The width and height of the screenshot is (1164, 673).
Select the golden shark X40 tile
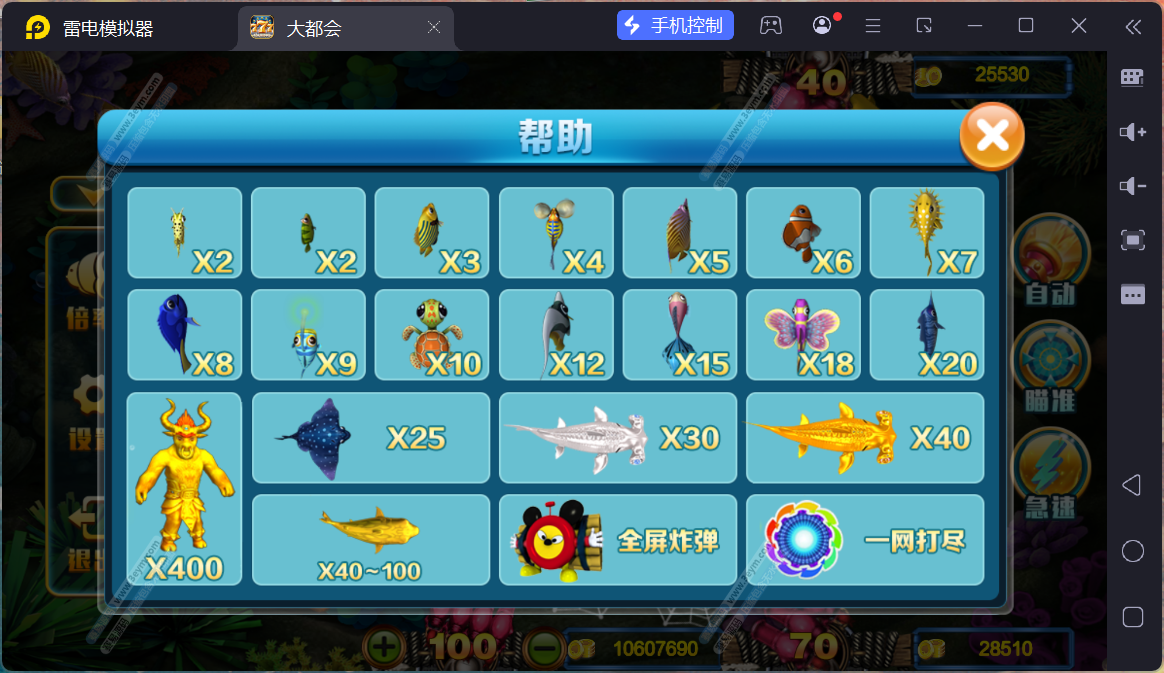point(864,437)
